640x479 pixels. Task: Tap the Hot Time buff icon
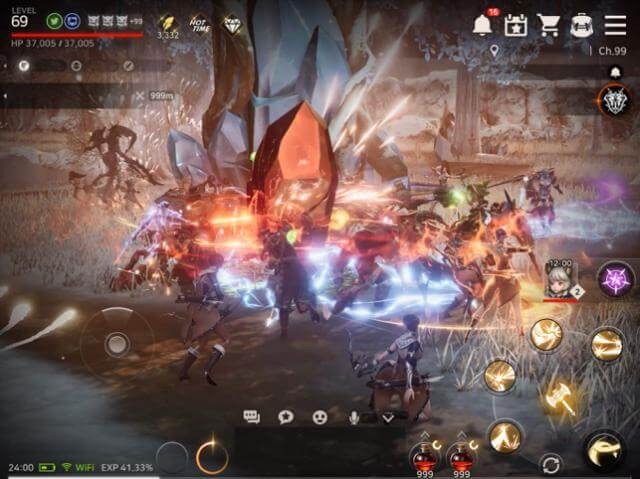199,23
